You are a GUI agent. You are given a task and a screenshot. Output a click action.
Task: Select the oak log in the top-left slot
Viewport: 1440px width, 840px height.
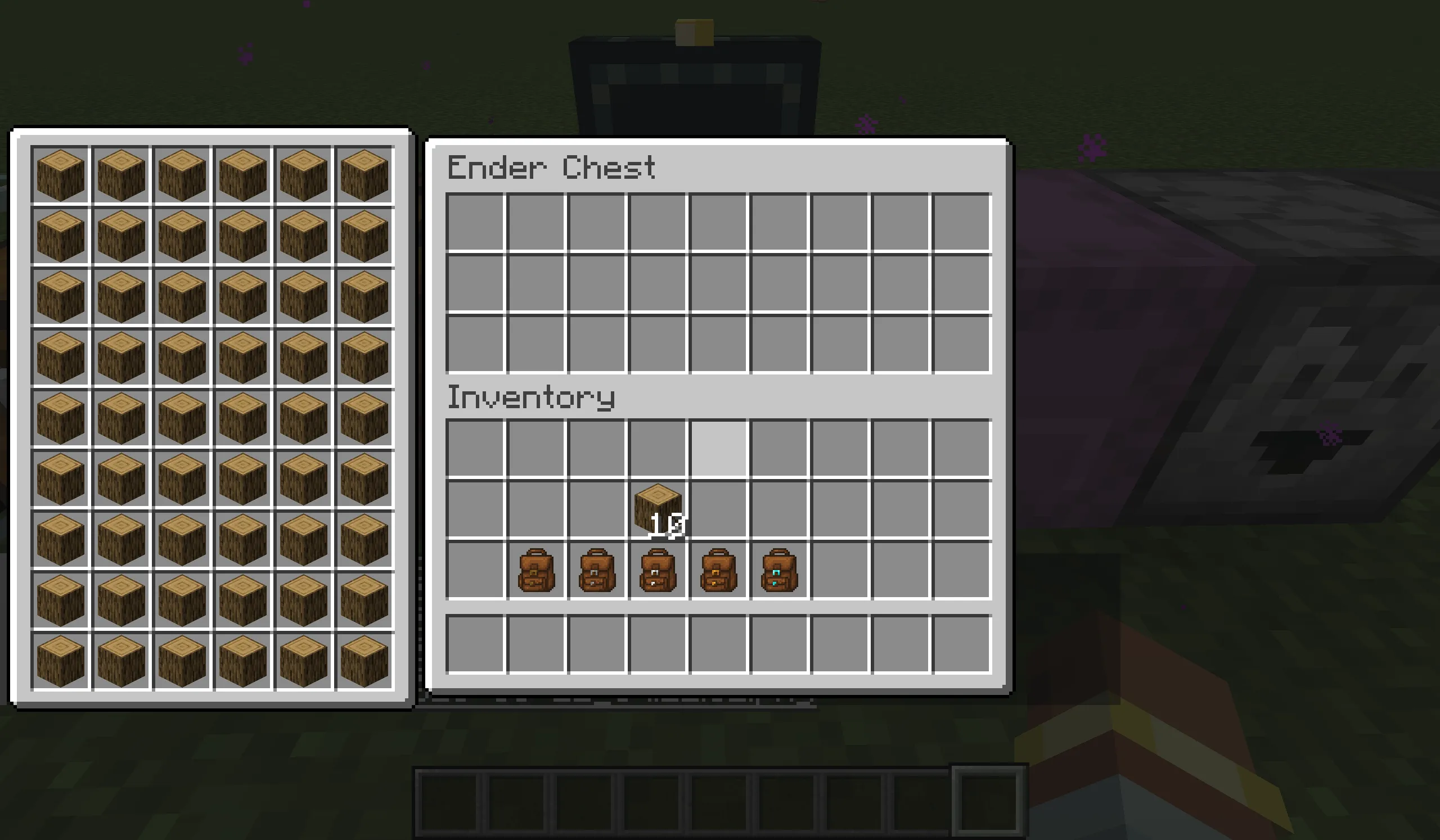click(60, 174)
